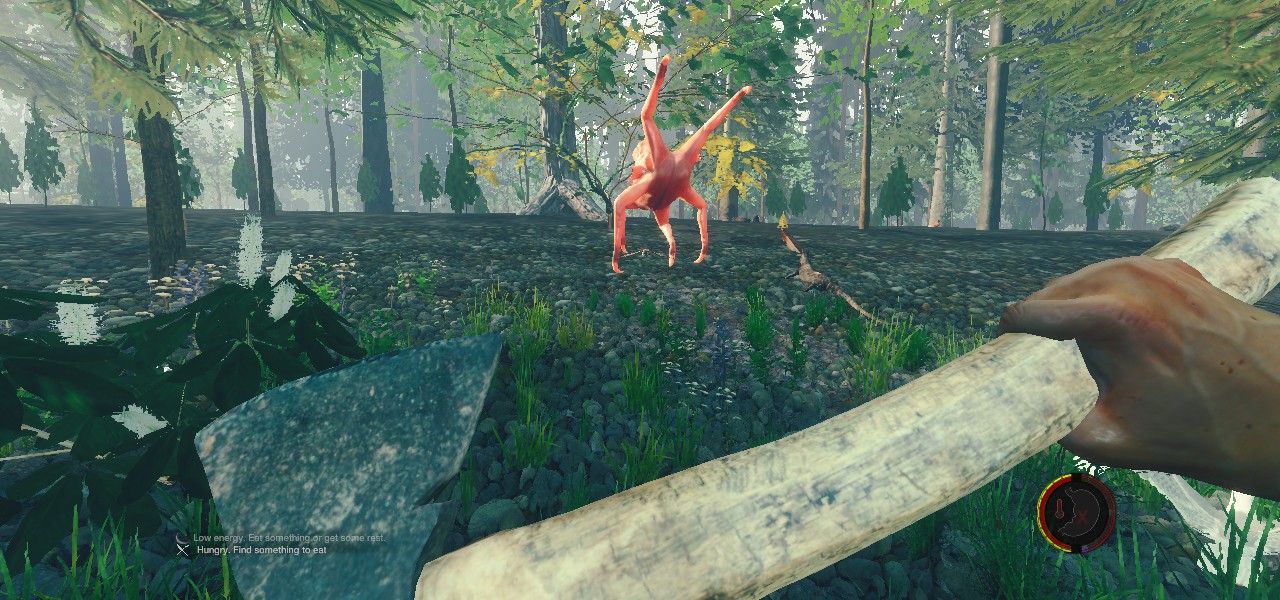The image size is (1280, 600).
Task: Click the circular survival stats gauge
Action: [1076, 513]
